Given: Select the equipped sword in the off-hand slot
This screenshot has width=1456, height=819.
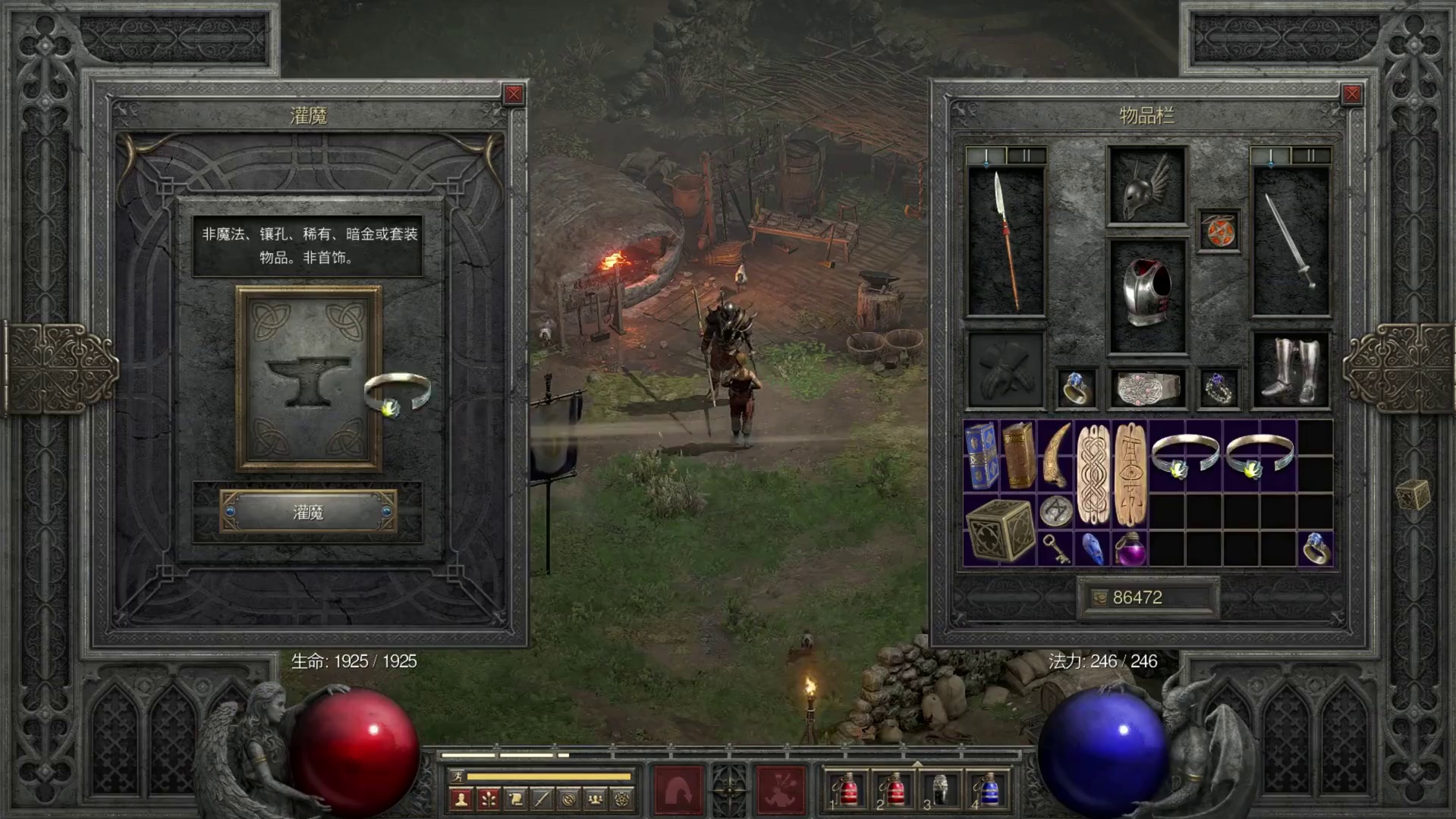Looking at the screenshot, I should tap(1290, 241).
